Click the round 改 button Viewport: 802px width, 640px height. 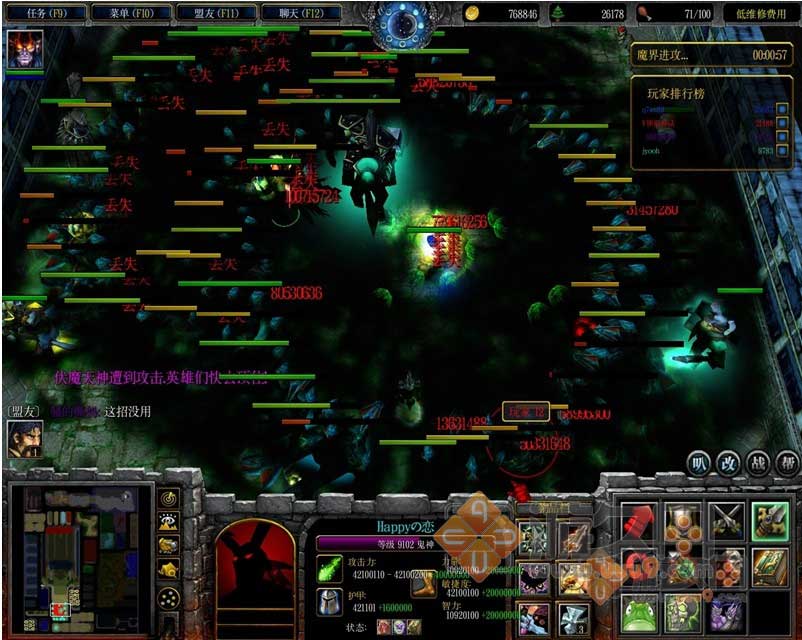pos(729,462)
